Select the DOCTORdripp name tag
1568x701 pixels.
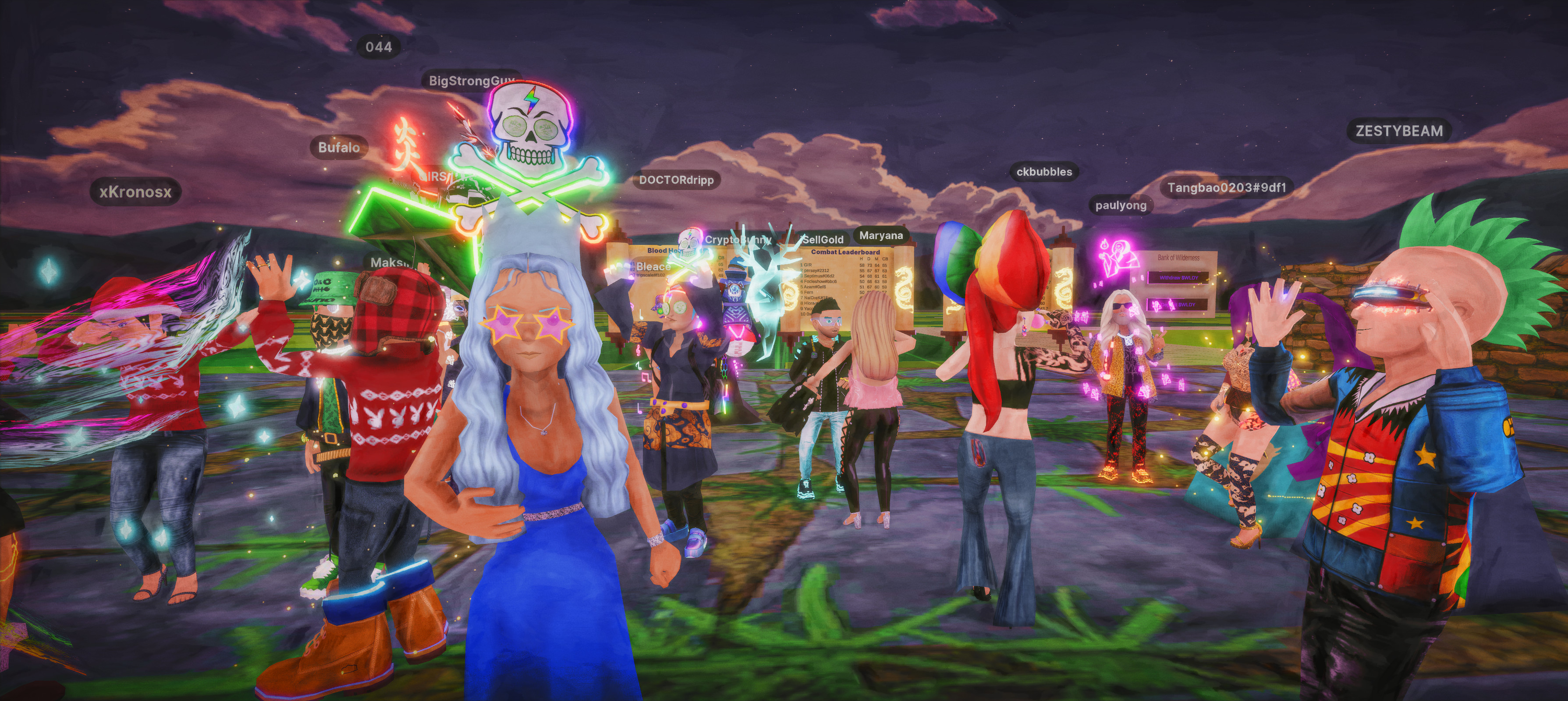676,180
